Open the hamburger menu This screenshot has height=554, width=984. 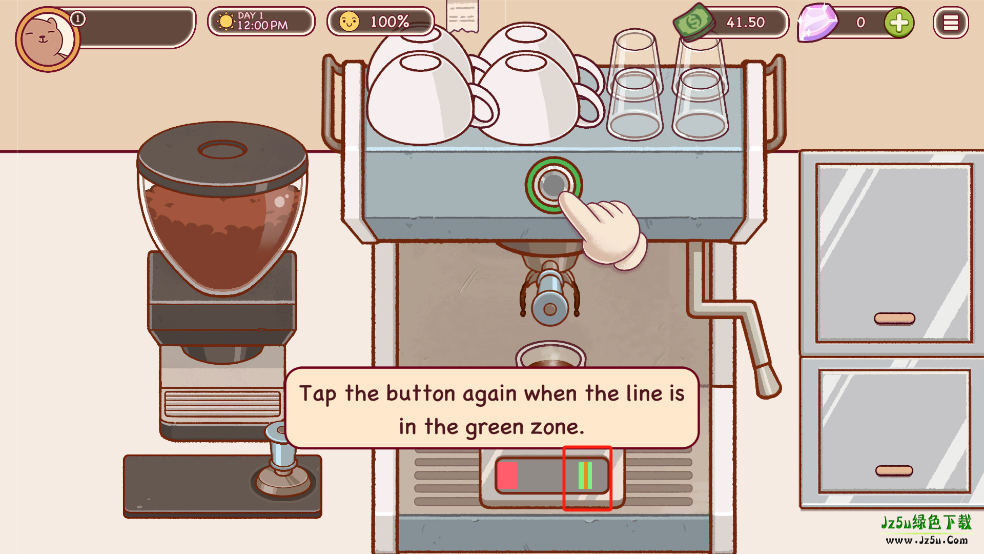point(950,22)
